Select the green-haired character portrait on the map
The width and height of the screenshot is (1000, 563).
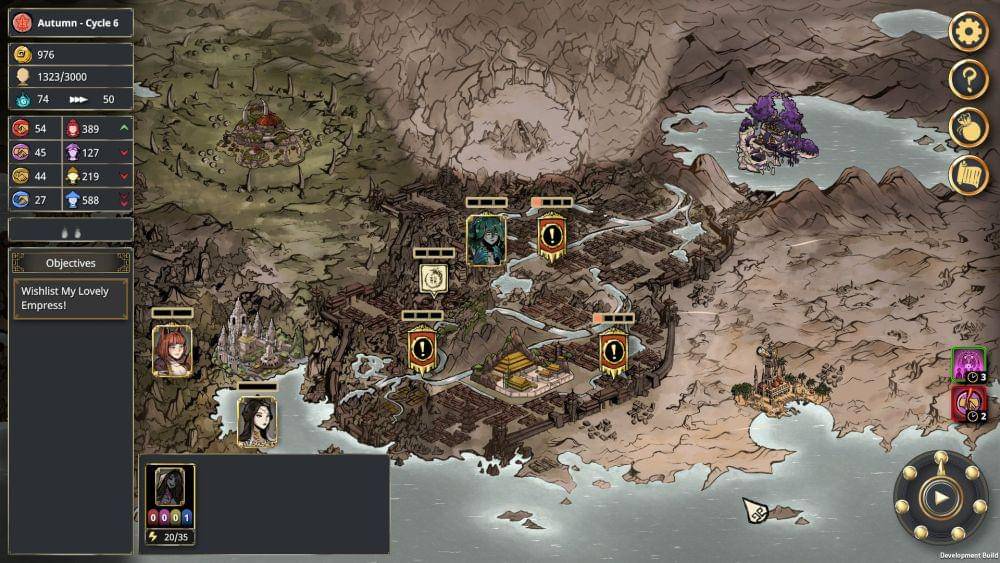486,240
